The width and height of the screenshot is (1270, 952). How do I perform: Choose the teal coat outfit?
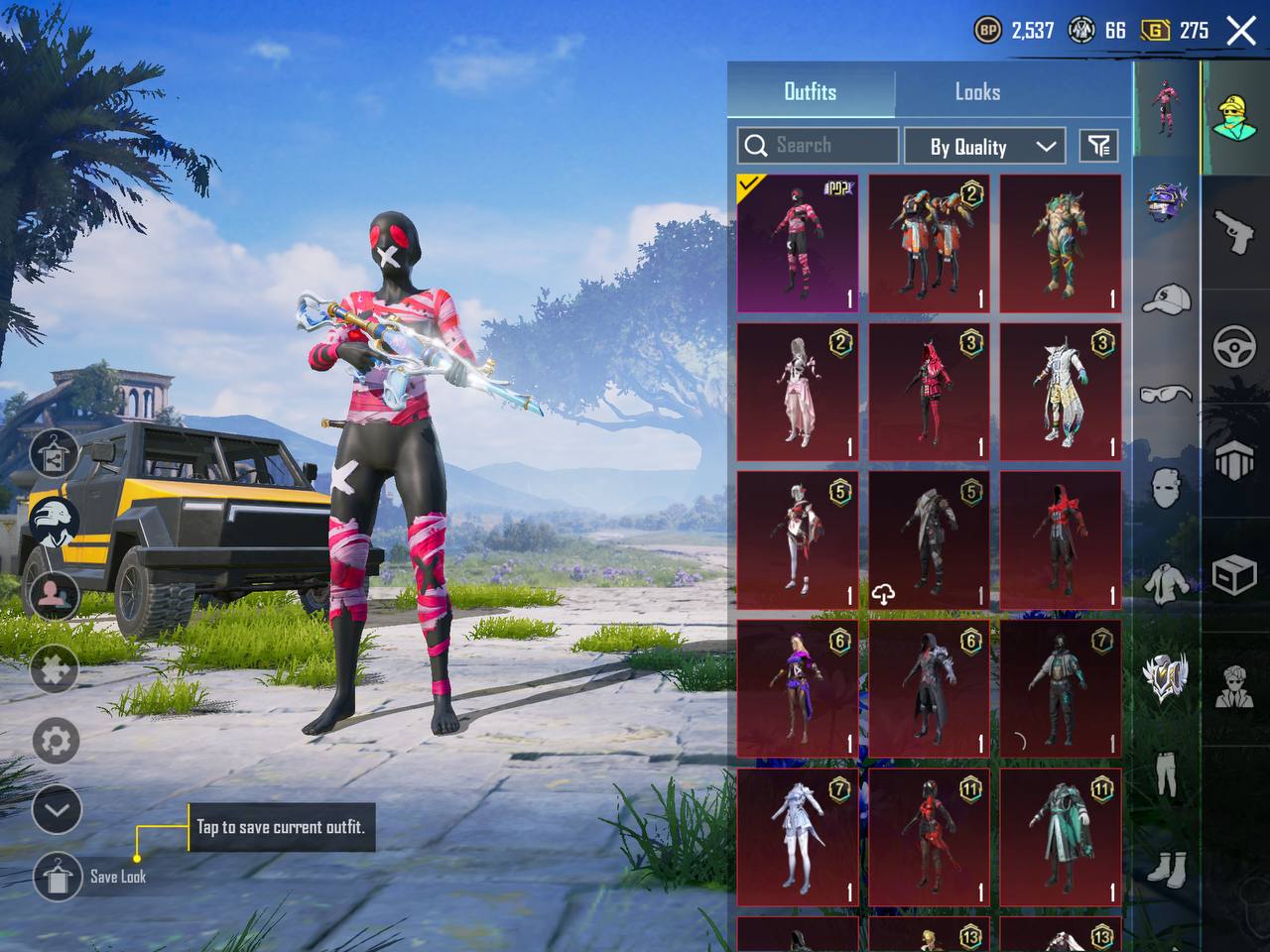click(1060, 837)
